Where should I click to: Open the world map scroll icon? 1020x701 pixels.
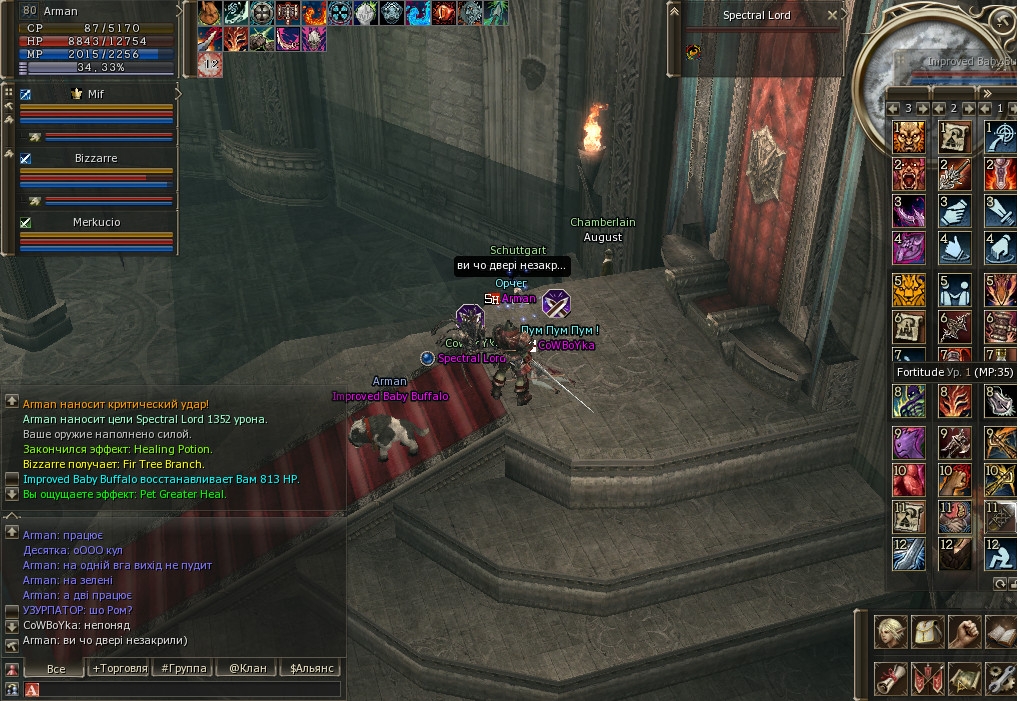click(964, 678)
